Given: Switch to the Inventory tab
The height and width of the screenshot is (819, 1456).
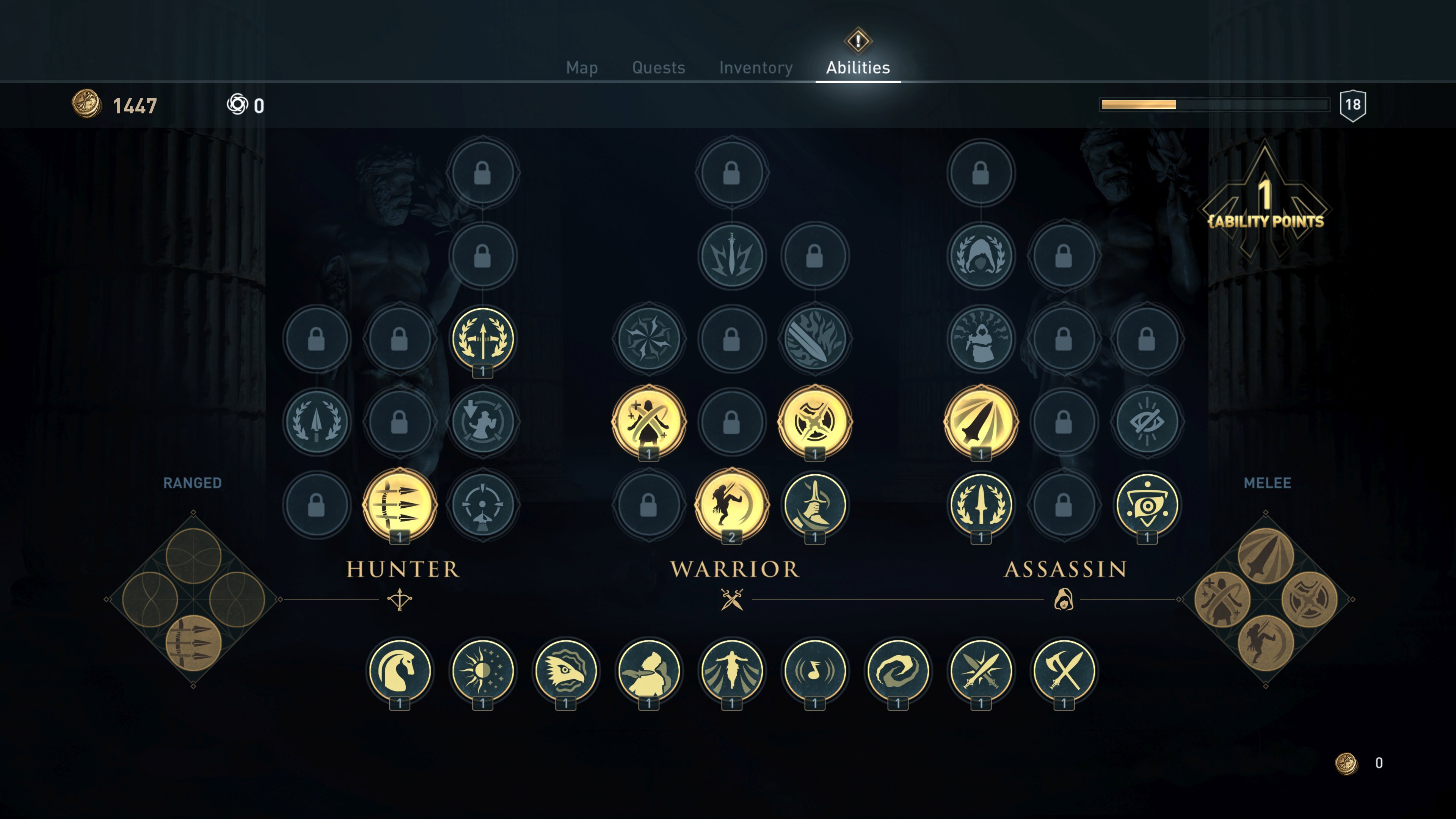Looking at the screenshot, I should [x=755, y=67].
